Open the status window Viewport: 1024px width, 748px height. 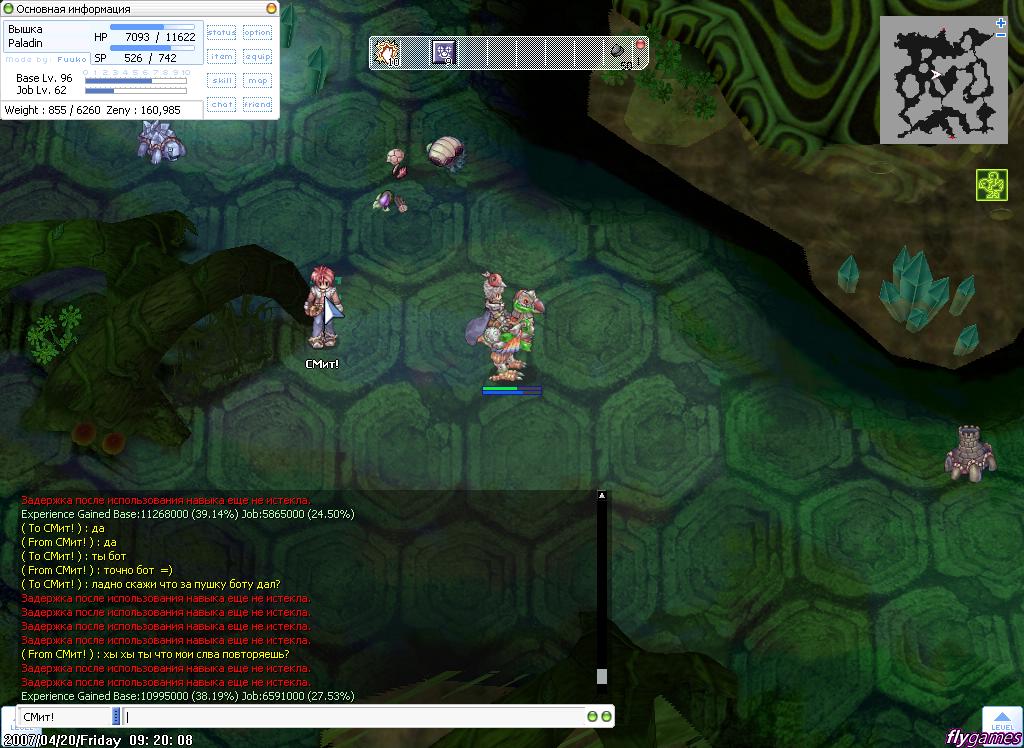tap(221, 33)
